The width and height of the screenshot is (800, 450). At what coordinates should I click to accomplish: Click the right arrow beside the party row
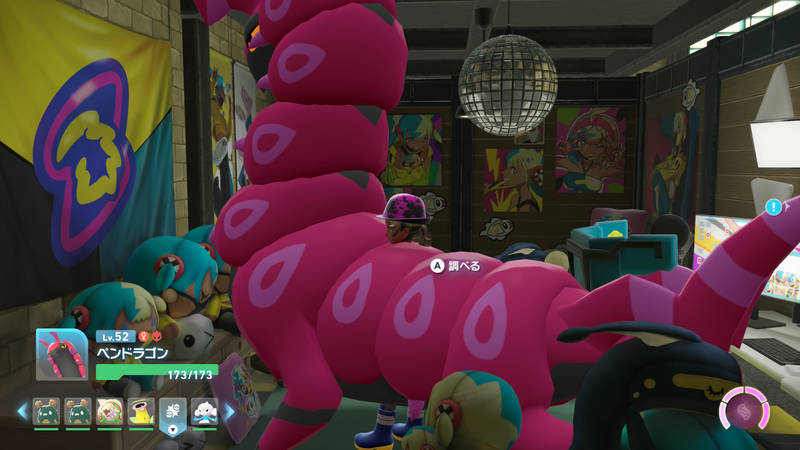[x=229, y=411]
